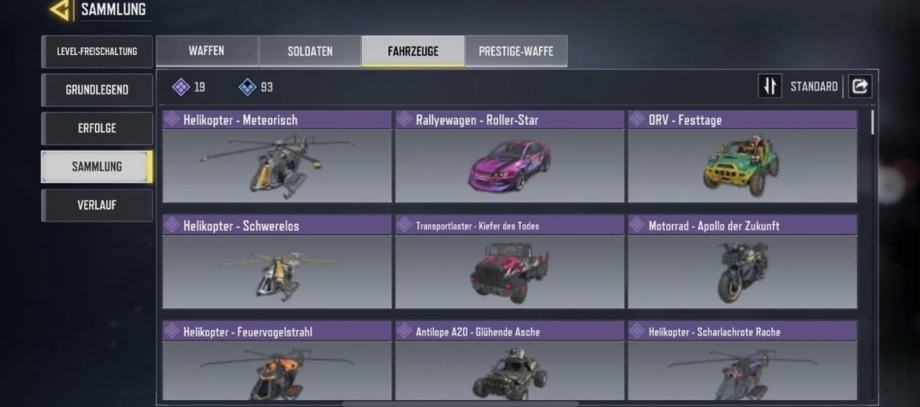Choose the Sammlung side menu entry
This screenshot has width=920, height=407.
point(97,166)
